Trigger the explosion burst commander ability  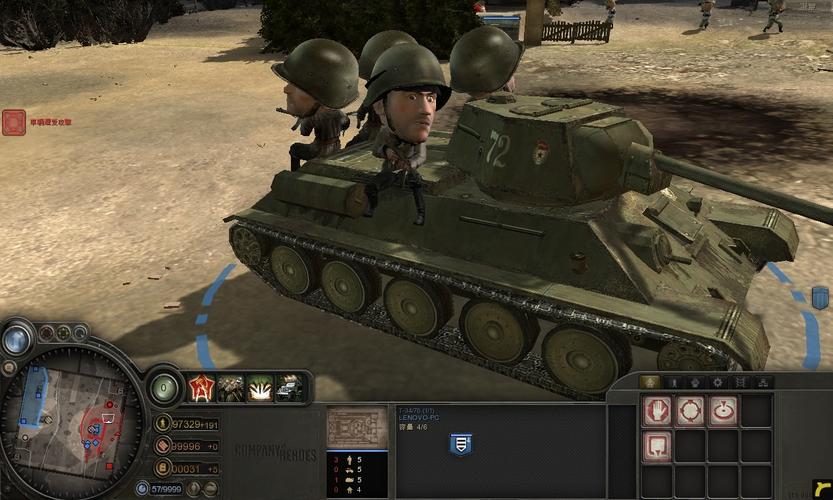[260, 387]
